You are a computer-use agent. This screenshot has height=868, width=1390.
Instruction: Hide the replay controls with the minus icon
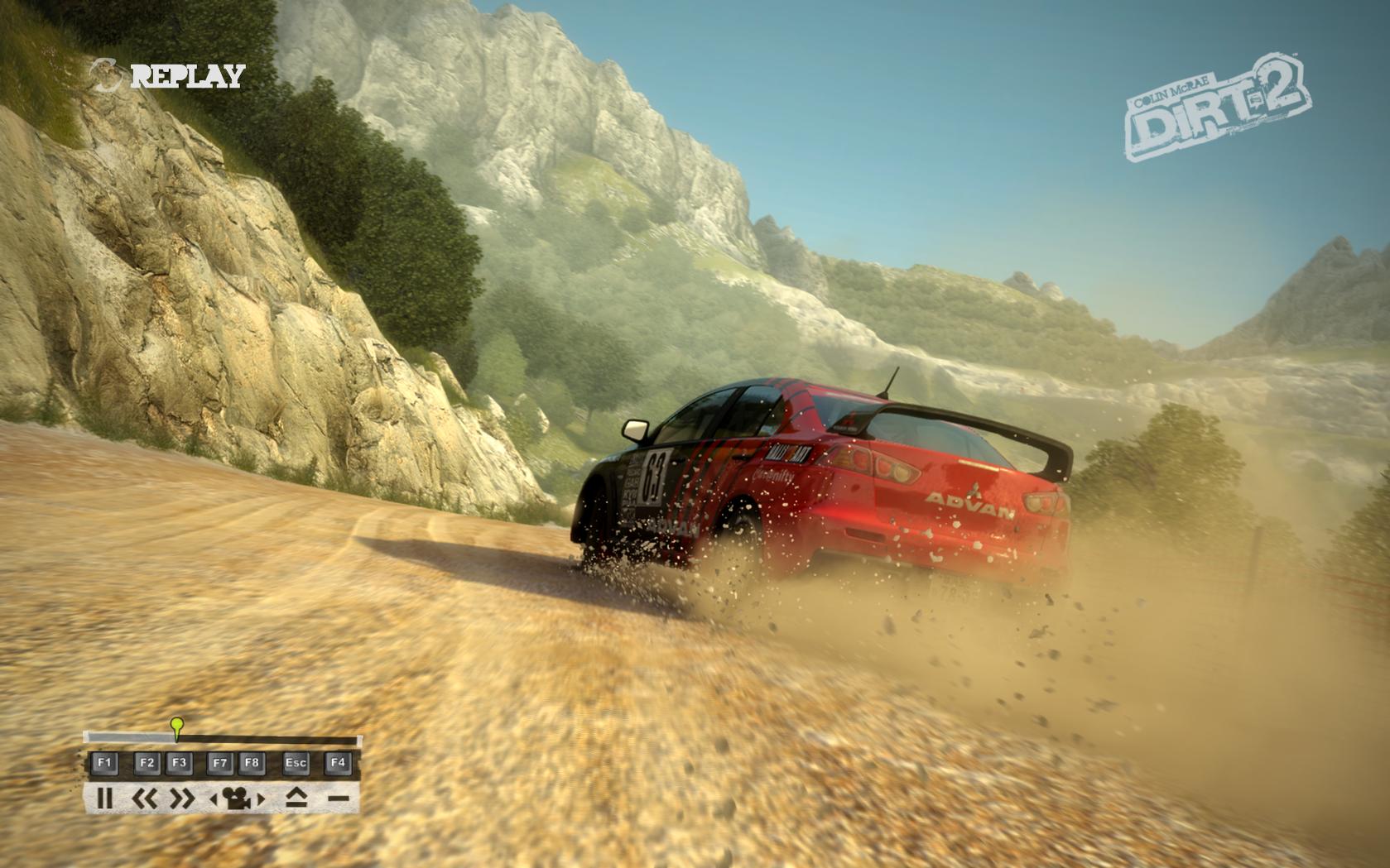[338, 798]
